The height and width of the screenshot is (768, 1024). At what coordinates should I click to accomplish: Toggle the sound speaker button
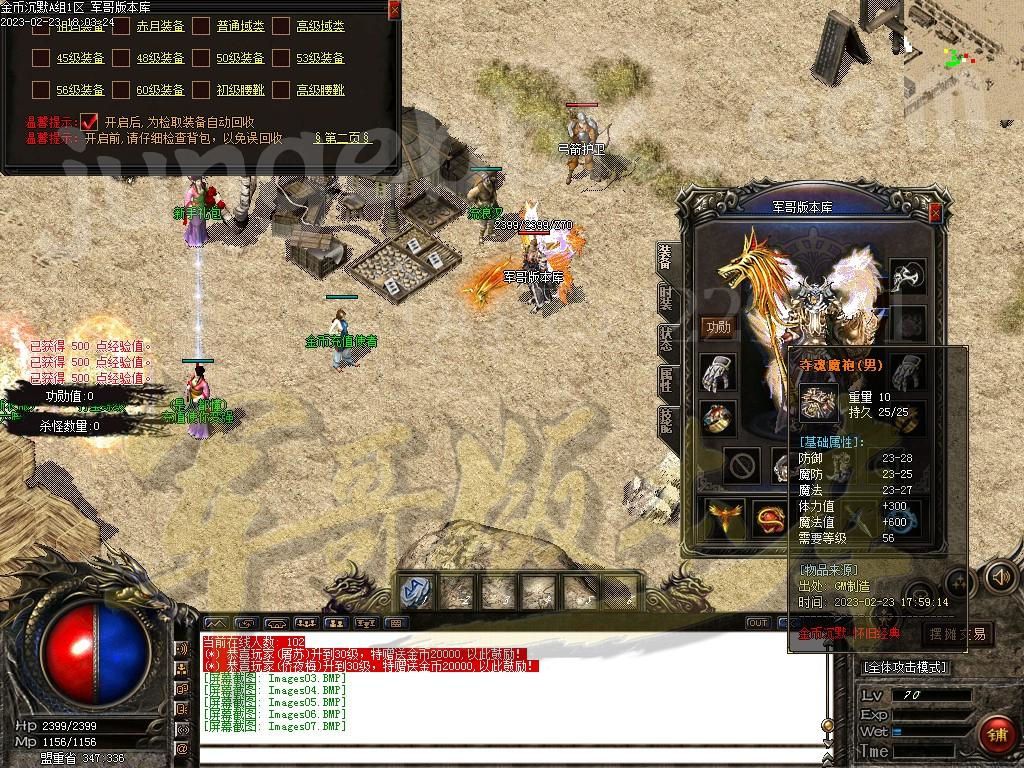[x=1000, y=576]
